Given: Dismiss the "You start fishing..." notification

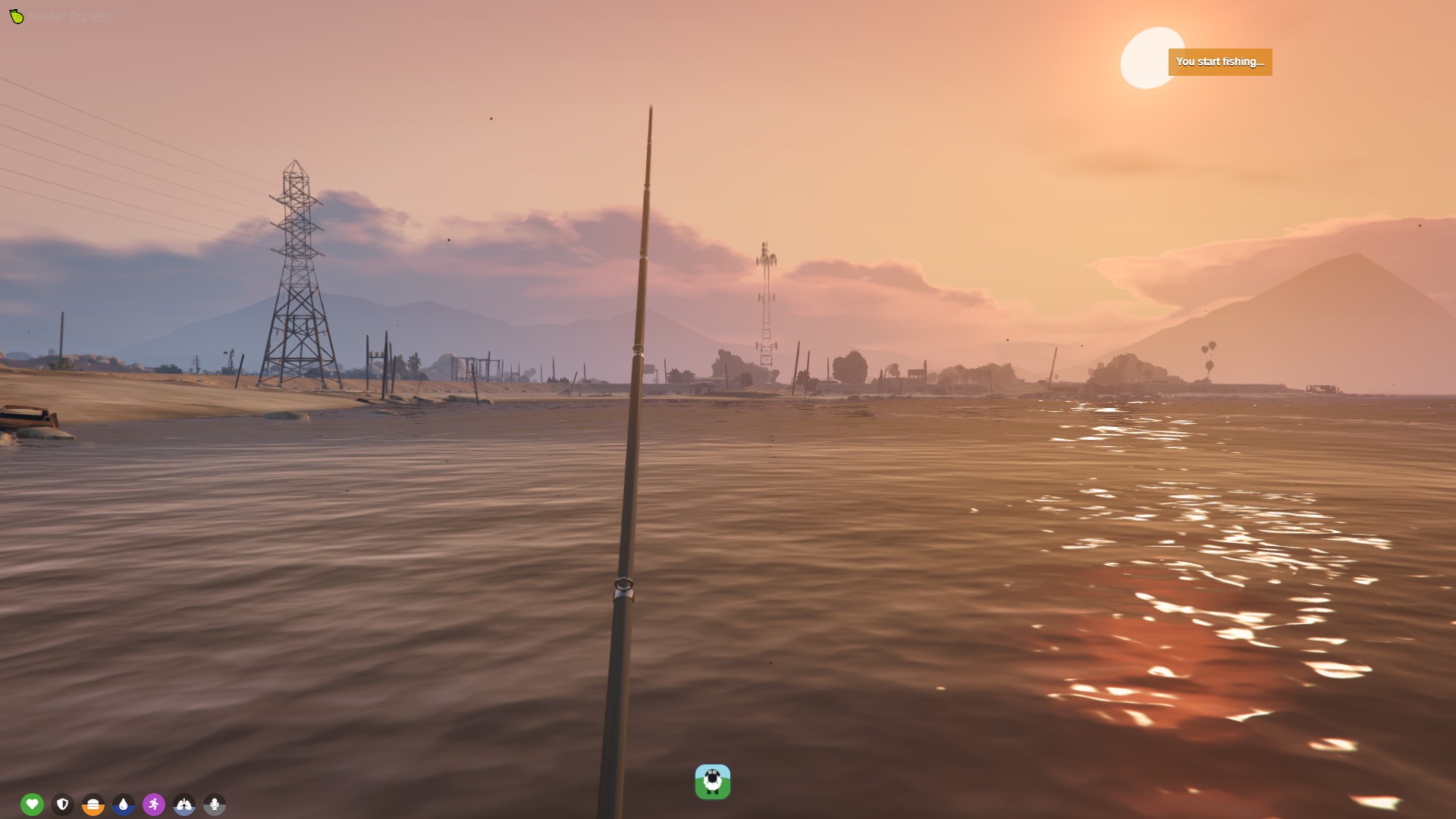Looking at the screenshot, I should (1219, 61).
